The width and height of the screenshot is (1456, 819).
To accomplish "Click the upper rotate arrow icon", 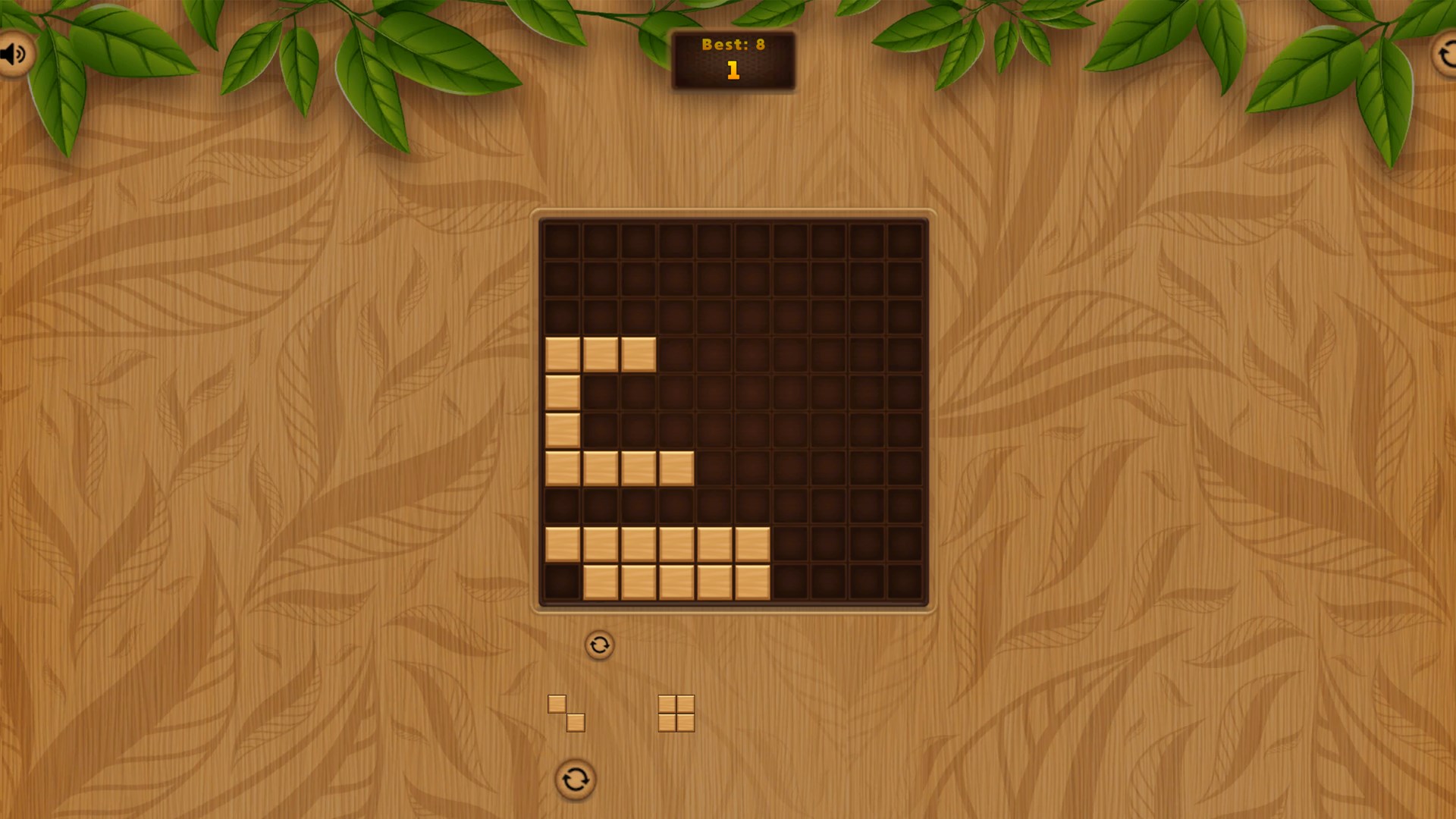I will coord(599,645).
